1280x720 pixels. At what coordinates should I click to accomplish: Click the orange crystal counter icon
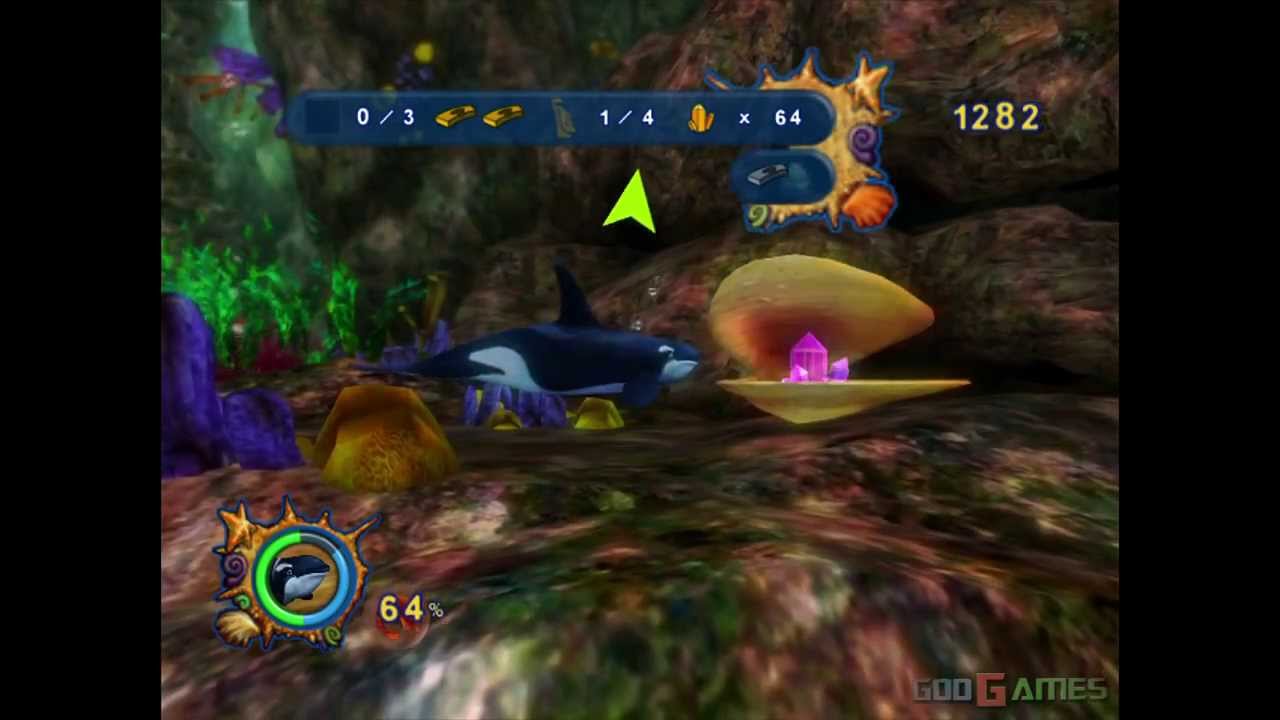[x=701, y=119]
